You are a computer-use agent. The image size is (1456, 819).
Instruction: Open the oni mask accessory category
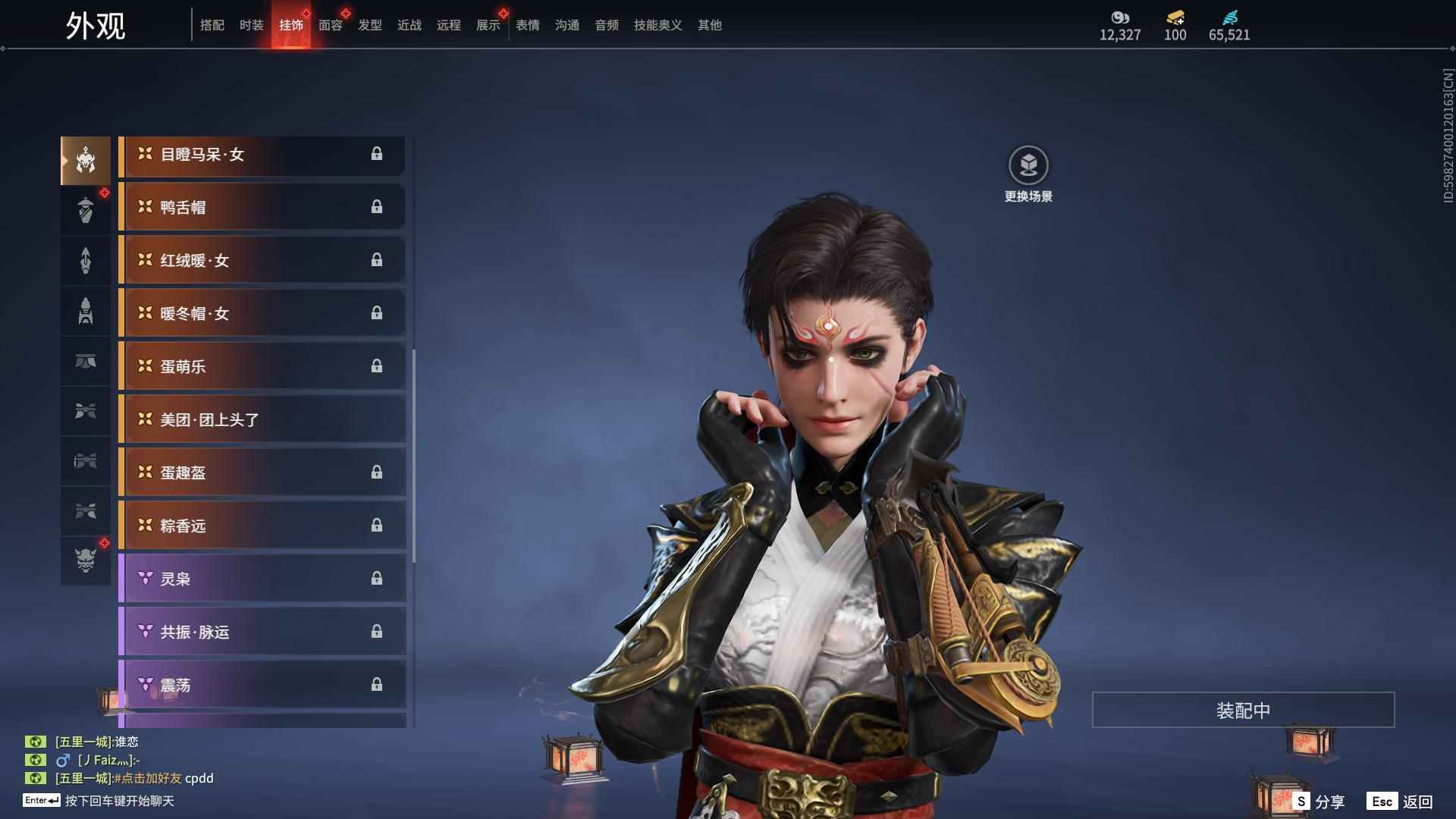[86, 560]
